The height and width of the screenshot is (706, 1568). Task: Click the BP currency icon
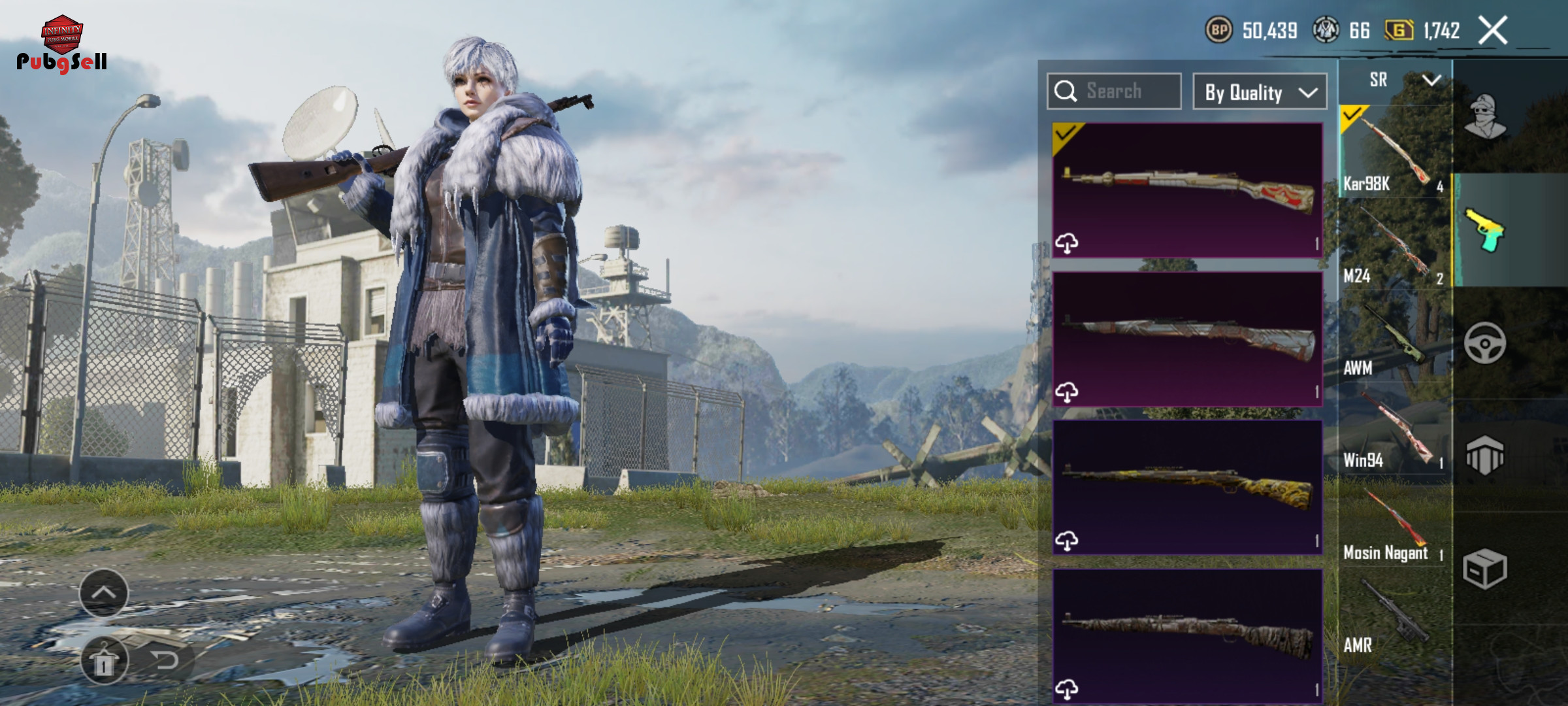pyautogui.click(x=1218, y=30)
